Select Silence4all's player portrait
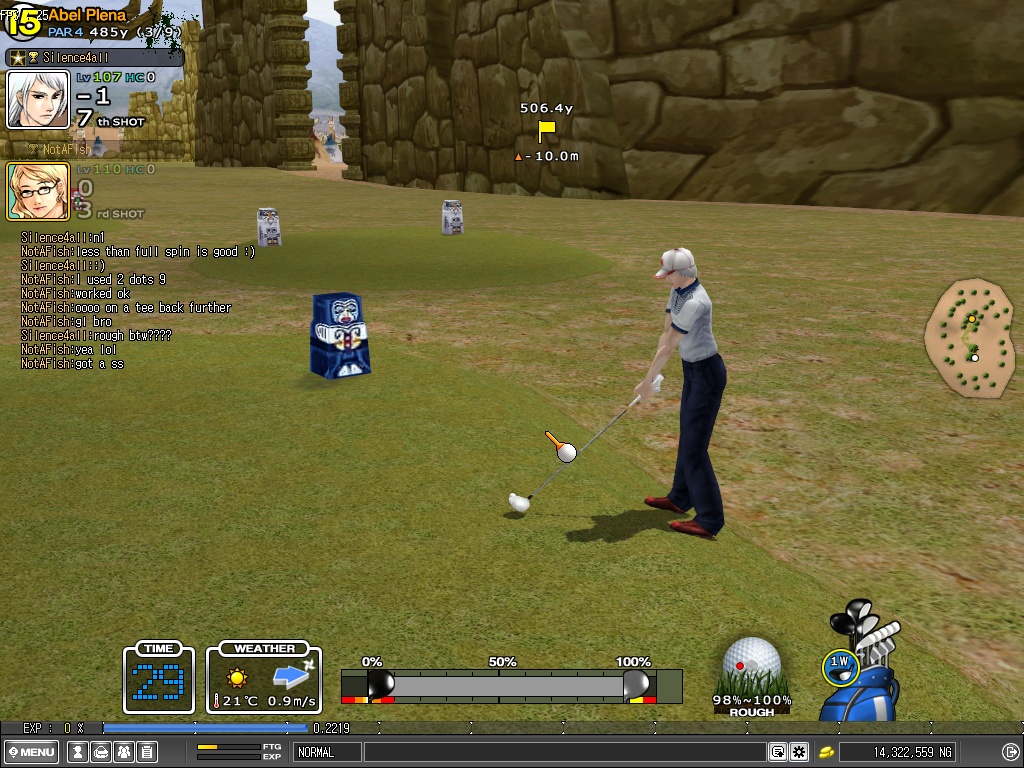Viewport: 1024px width, 768px height. pos(38,99)
